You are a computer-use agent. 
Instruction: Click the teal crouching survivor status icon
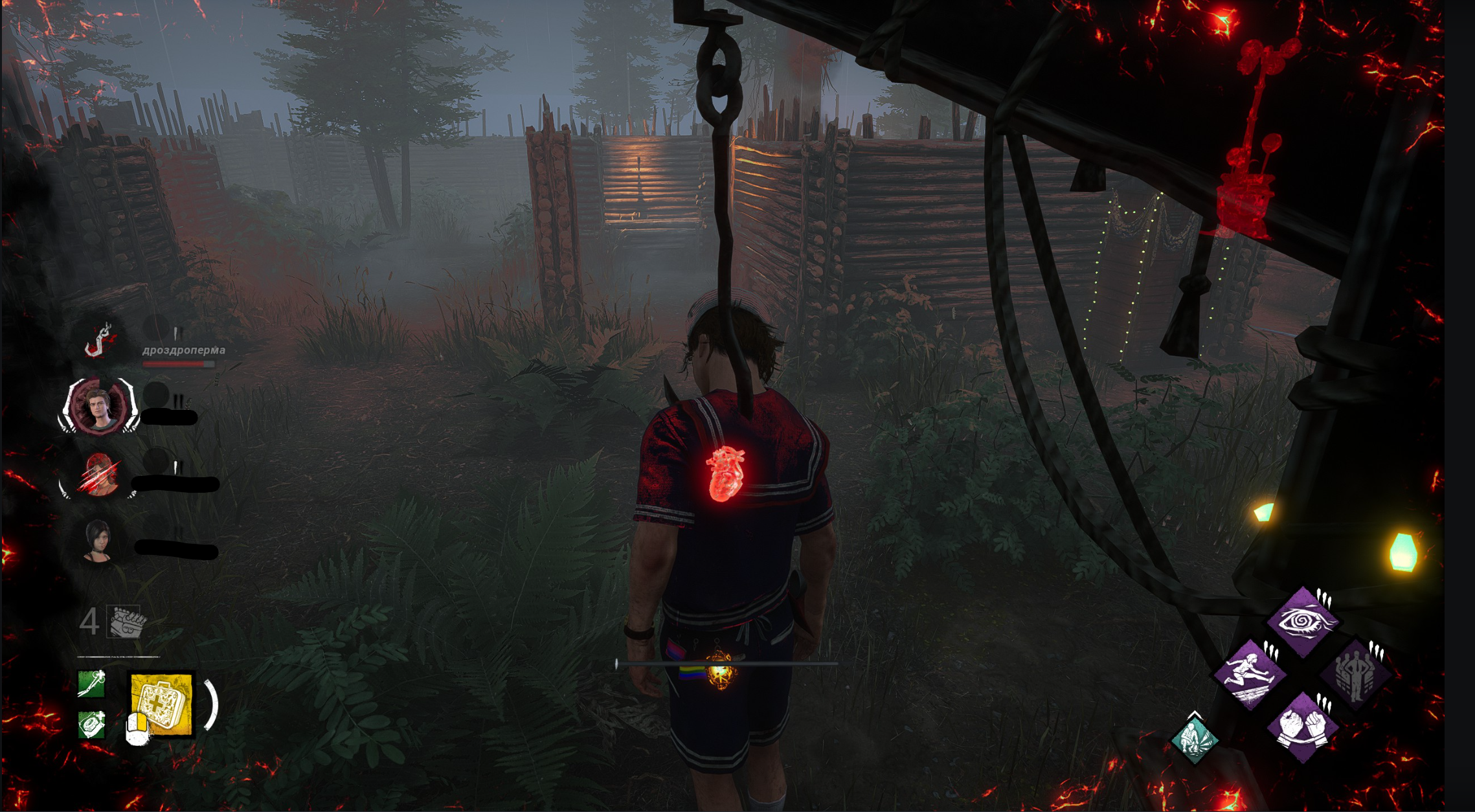[x=1195, y=739]
